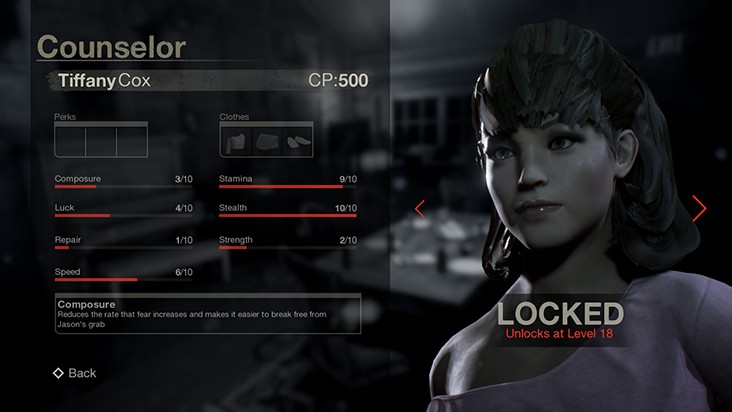The image size is (732, 412).
Task: Show the next counselor with the right arrow
Action: pos(699,208)
